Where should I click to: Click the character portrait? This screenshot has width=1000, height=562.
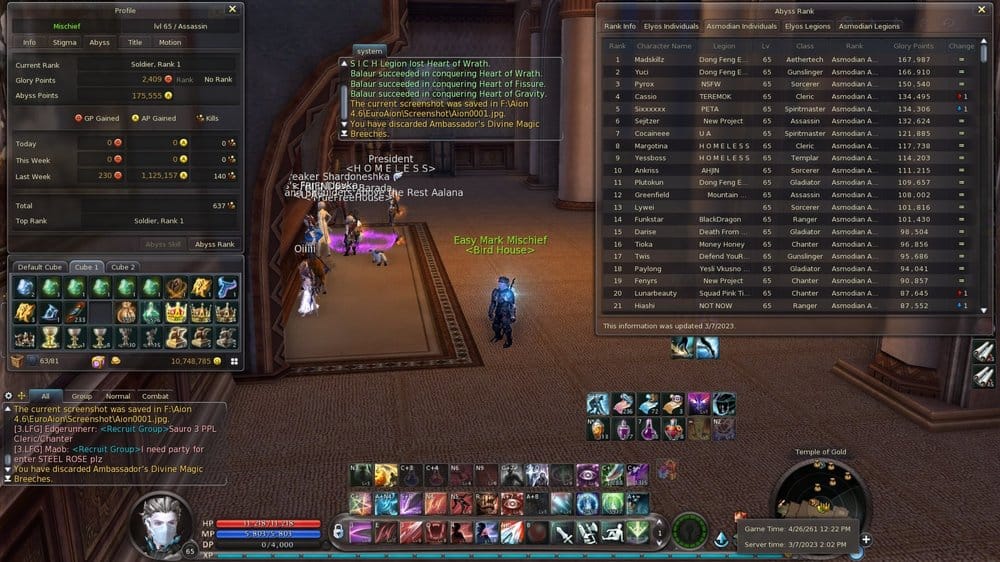[x=163, y=523]
